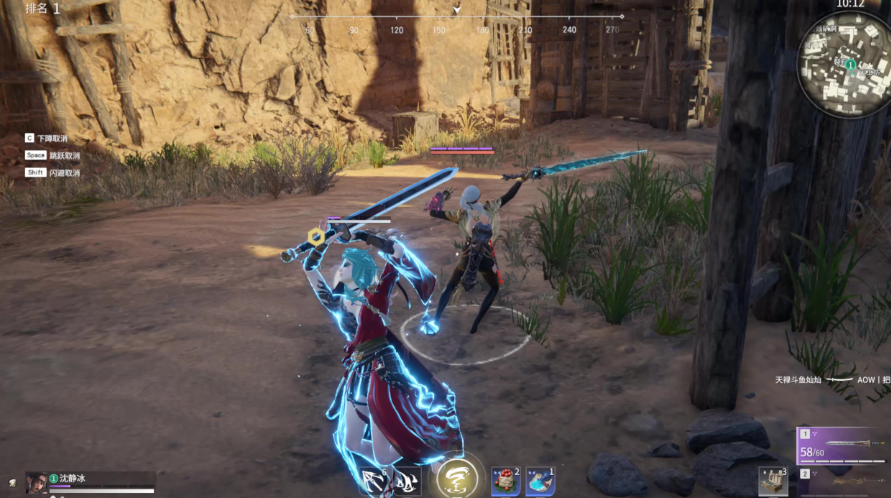Activate the skill icon beside the grappling hook
Image resolution: width=891 pixels, height=498 pixels.
pyautogui.click(x=406, y=482)
